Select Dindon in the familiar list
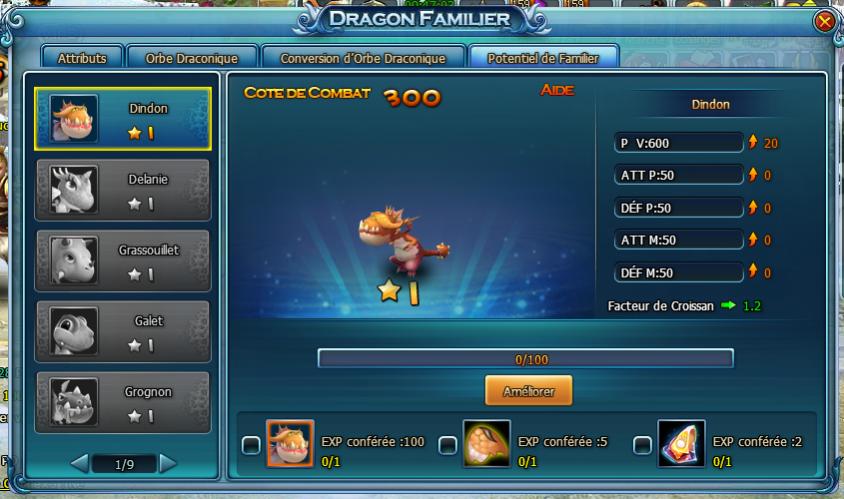This screenshot has width=844, height=499. [123, 118]
